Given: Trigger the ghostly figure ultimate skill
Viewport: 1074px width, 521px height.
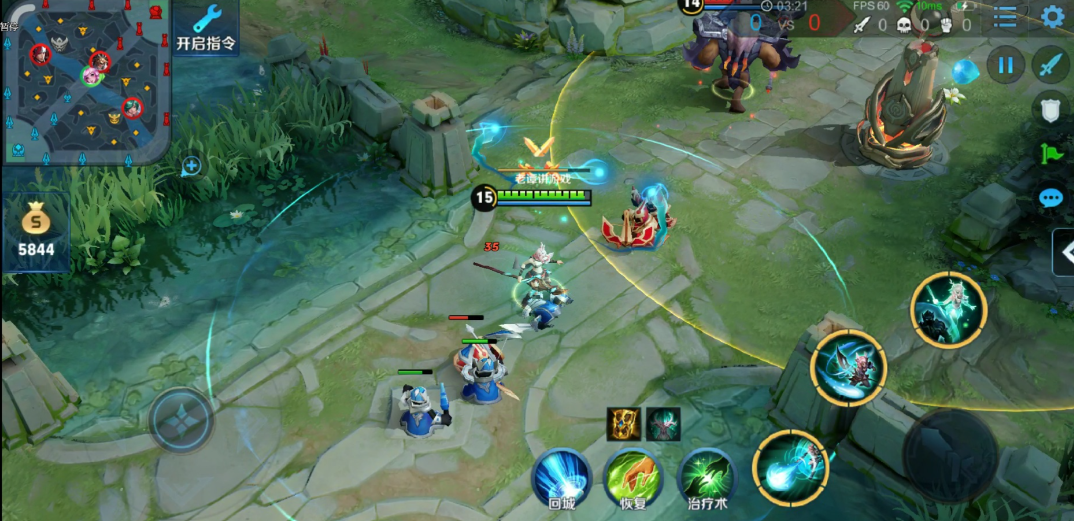Looking at the screenshot, I should [x=948, y=310].
